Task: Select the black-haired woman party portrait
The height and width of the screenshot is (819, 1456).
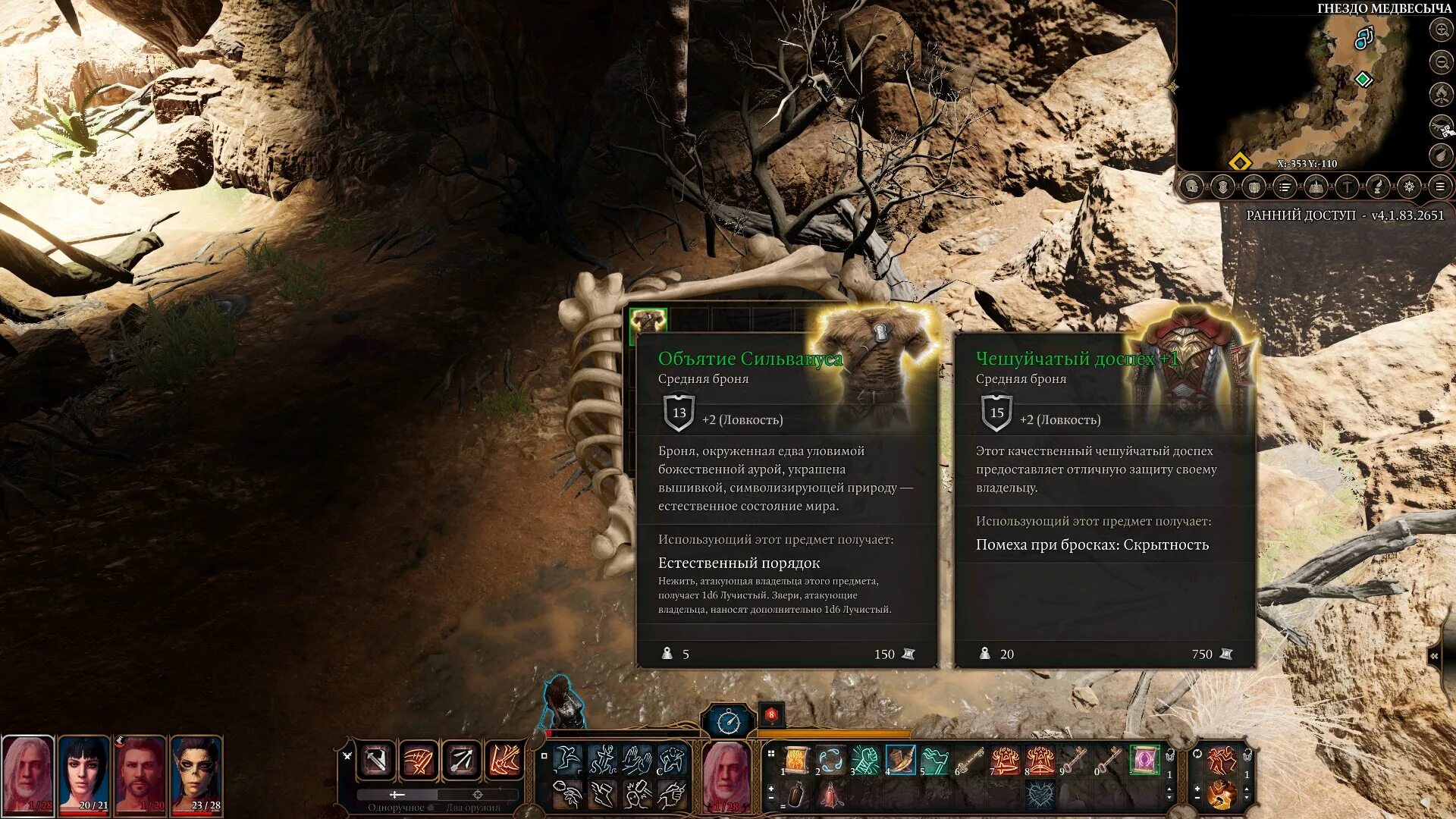Action: point(84,775)
